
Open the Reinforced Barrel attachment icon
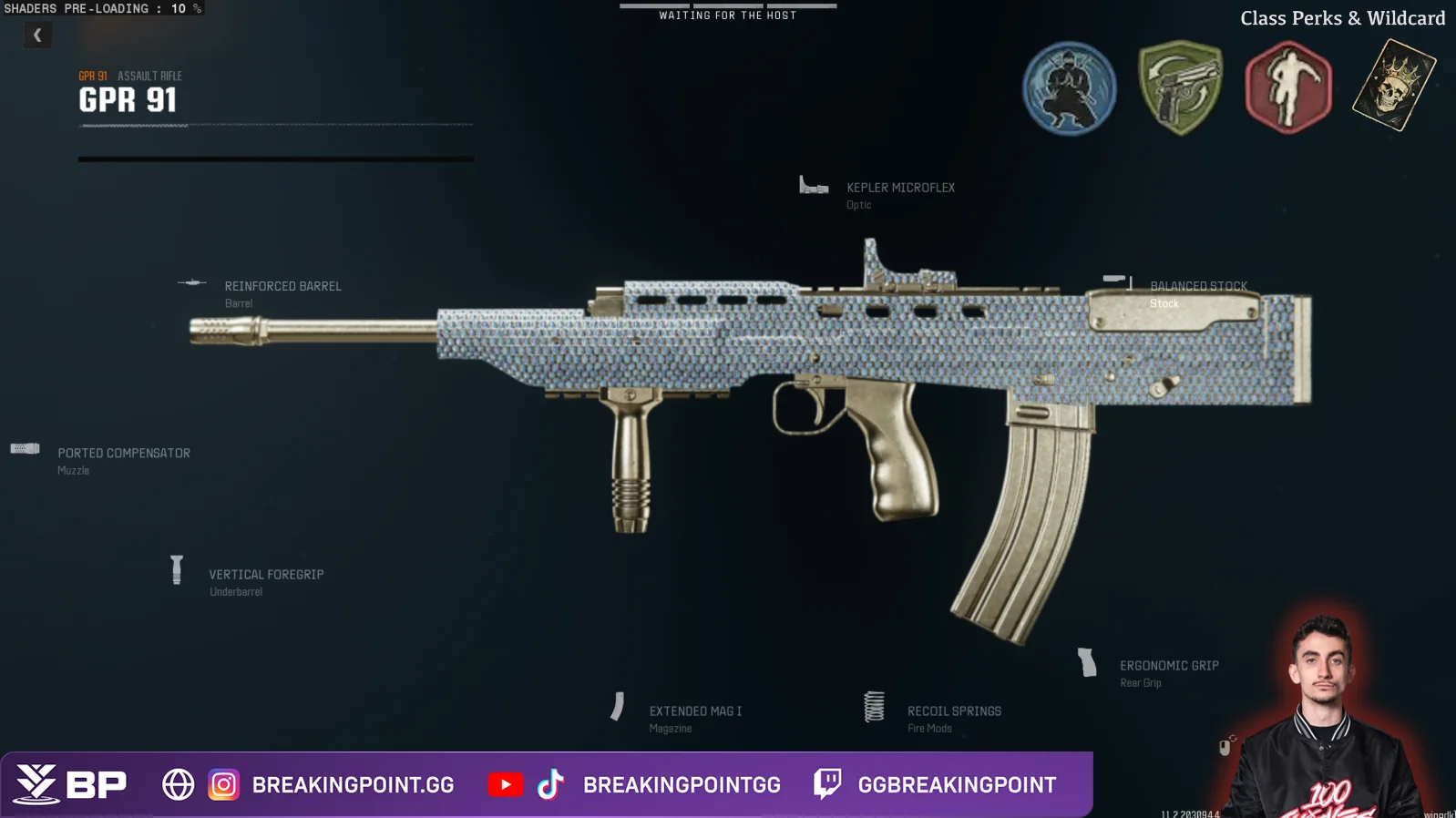click(x=192, y=283)
